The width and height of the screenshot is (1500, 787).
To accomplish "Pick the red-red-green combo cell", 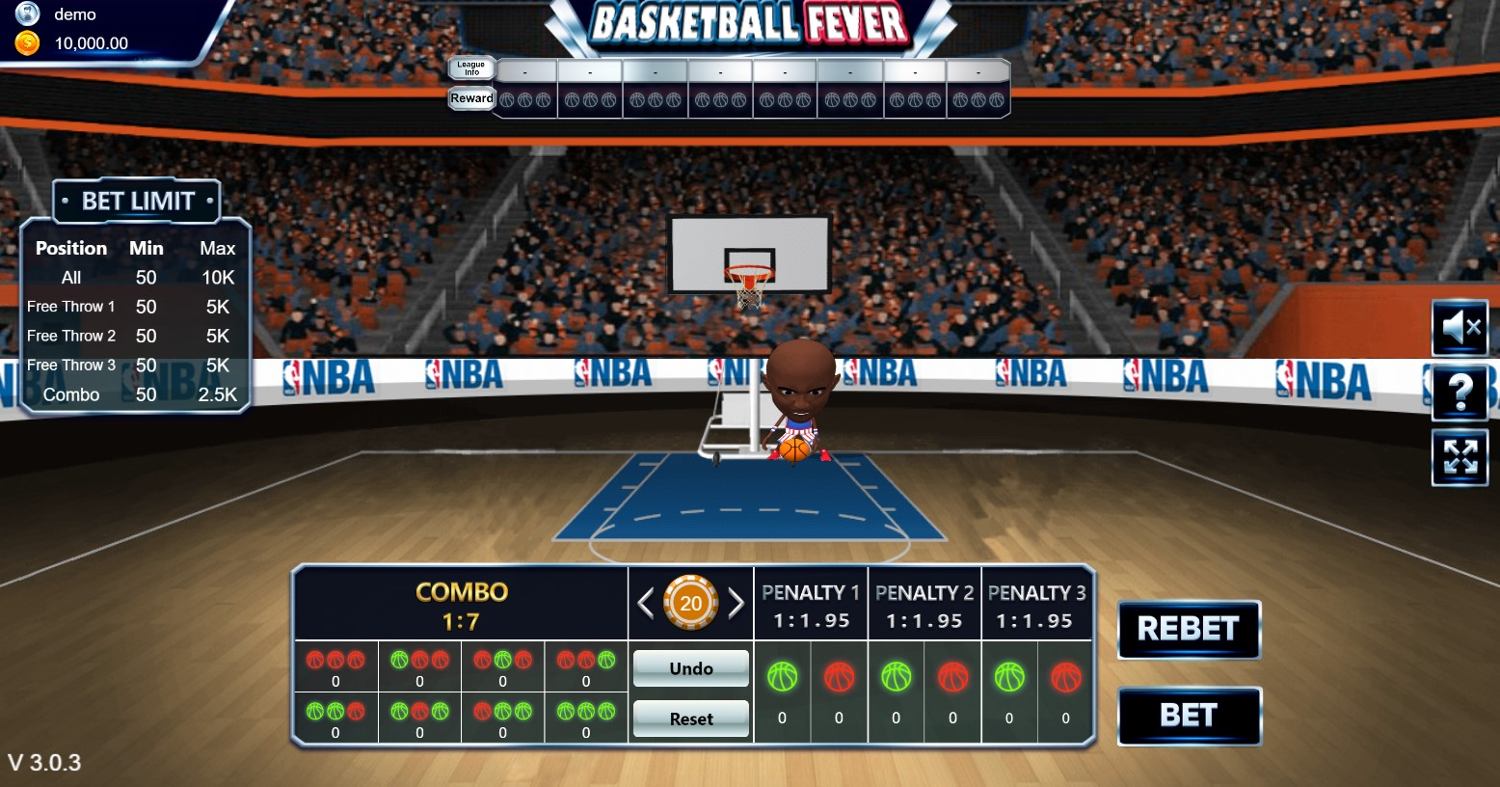I will [586, 667].
